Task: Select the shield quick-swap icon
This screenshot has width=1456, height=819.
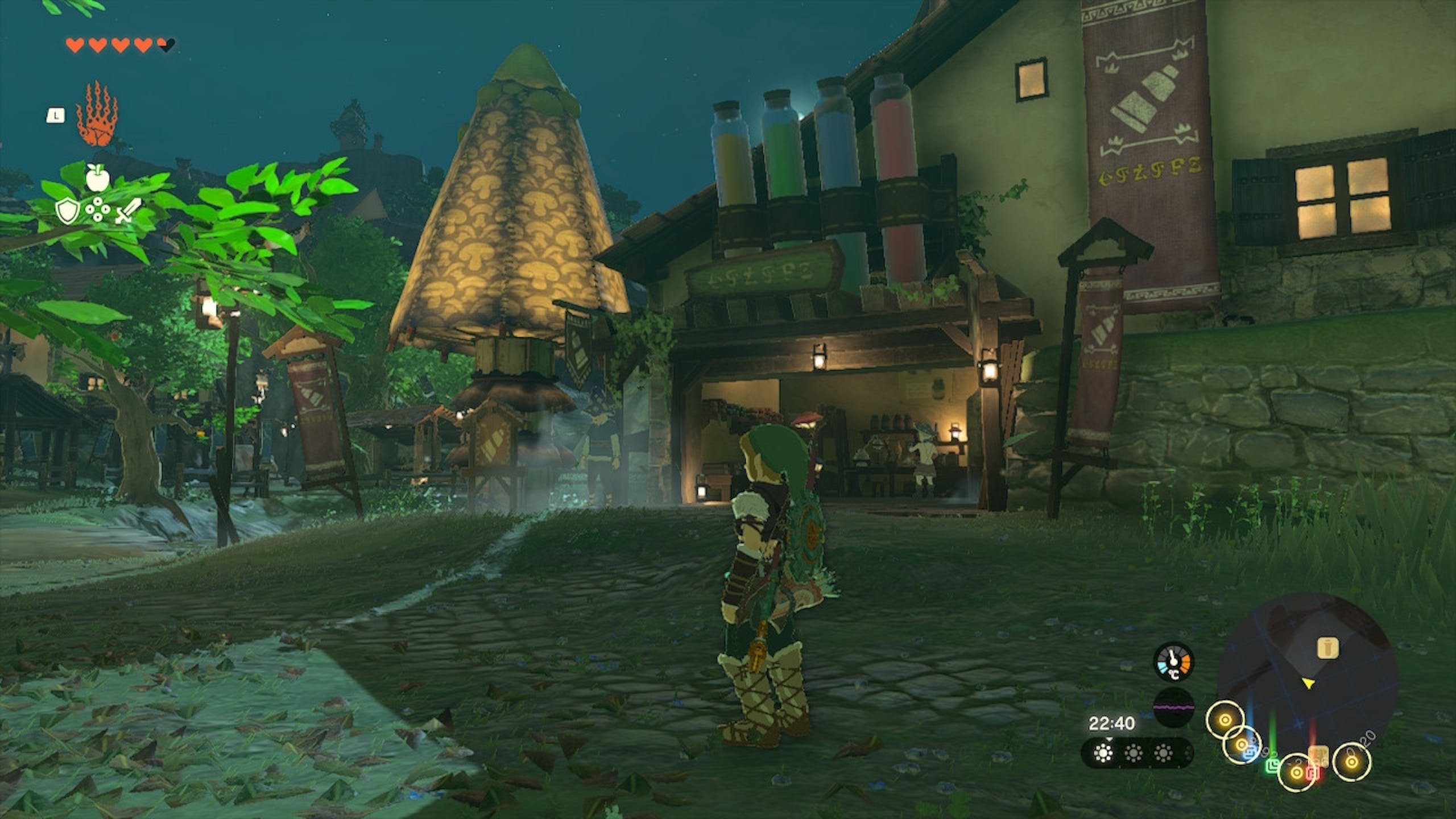Action: coord(67,212)
